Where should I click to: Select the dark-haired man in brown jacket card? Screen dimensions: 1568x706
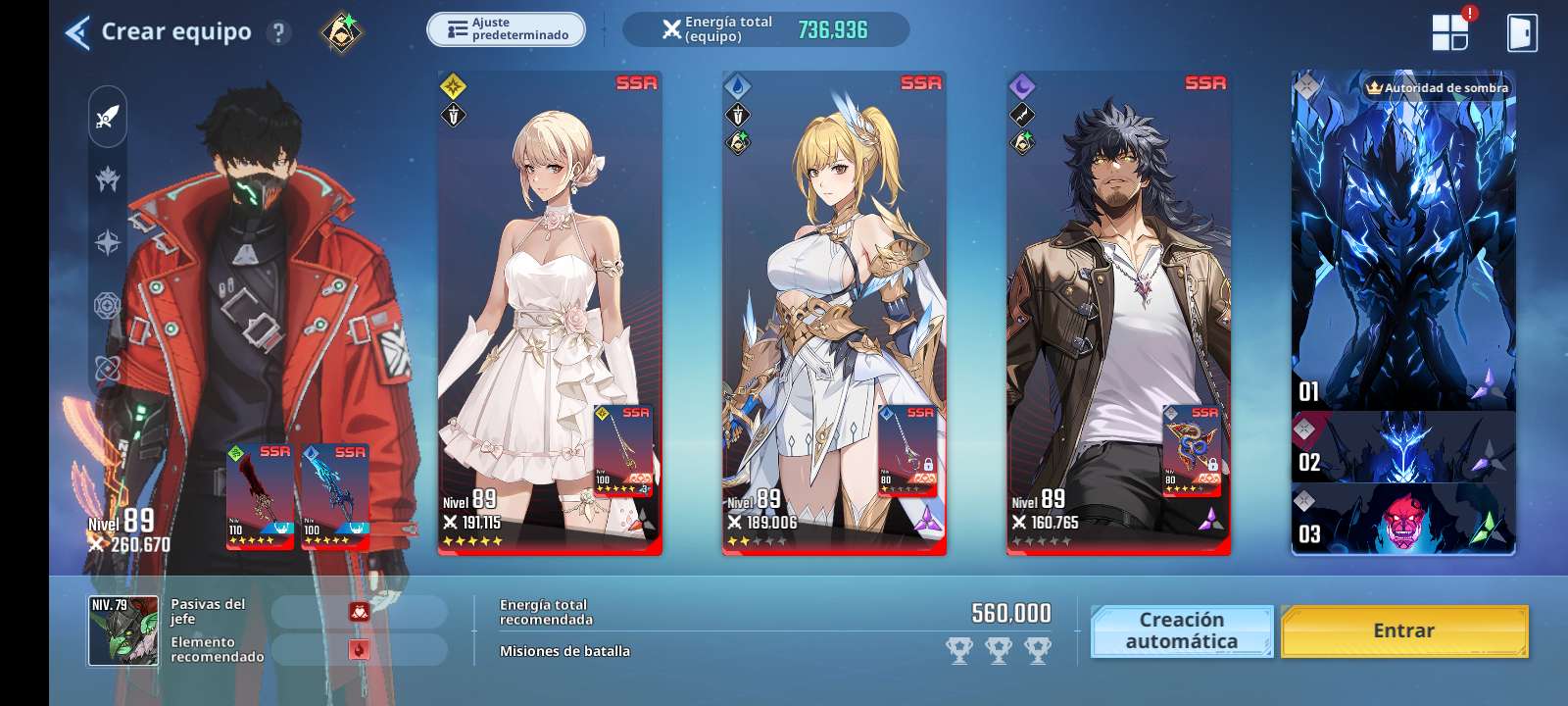tap(1118, 294)
